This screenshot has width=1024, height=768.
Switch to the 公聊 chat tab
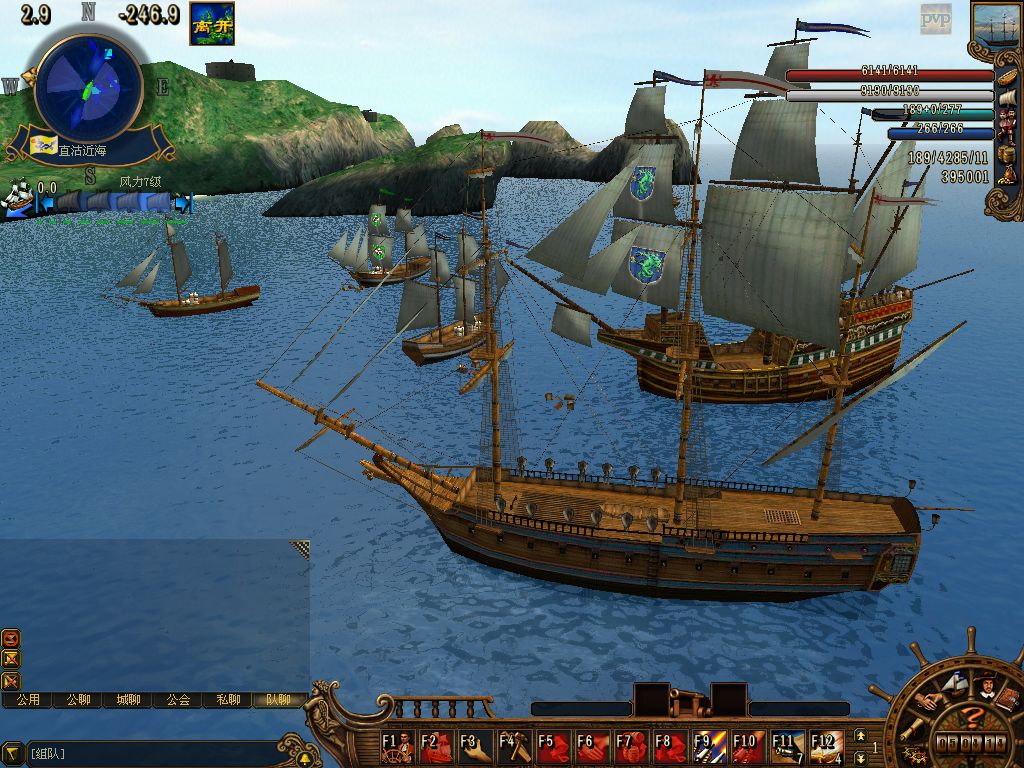78,700
